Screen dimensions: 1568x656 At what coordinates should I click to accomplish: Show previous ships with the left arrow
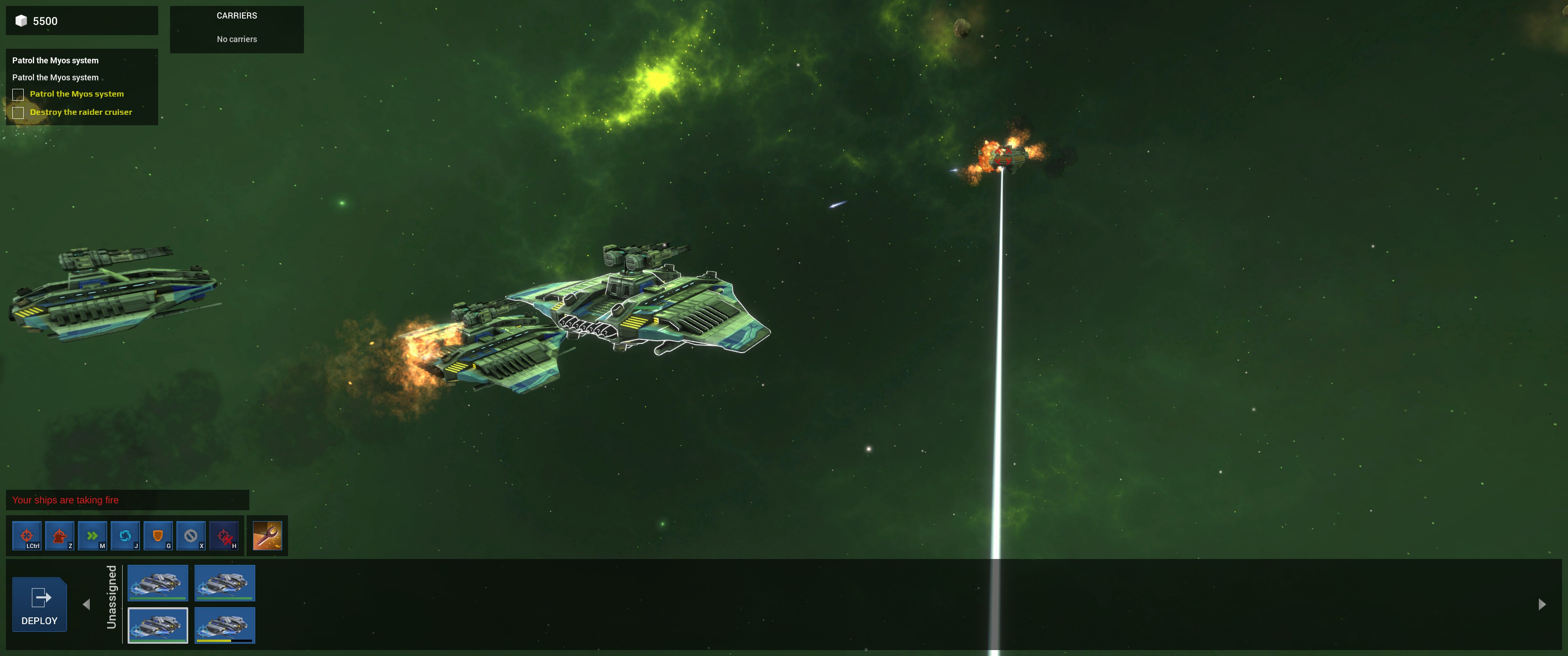[87, 604]
